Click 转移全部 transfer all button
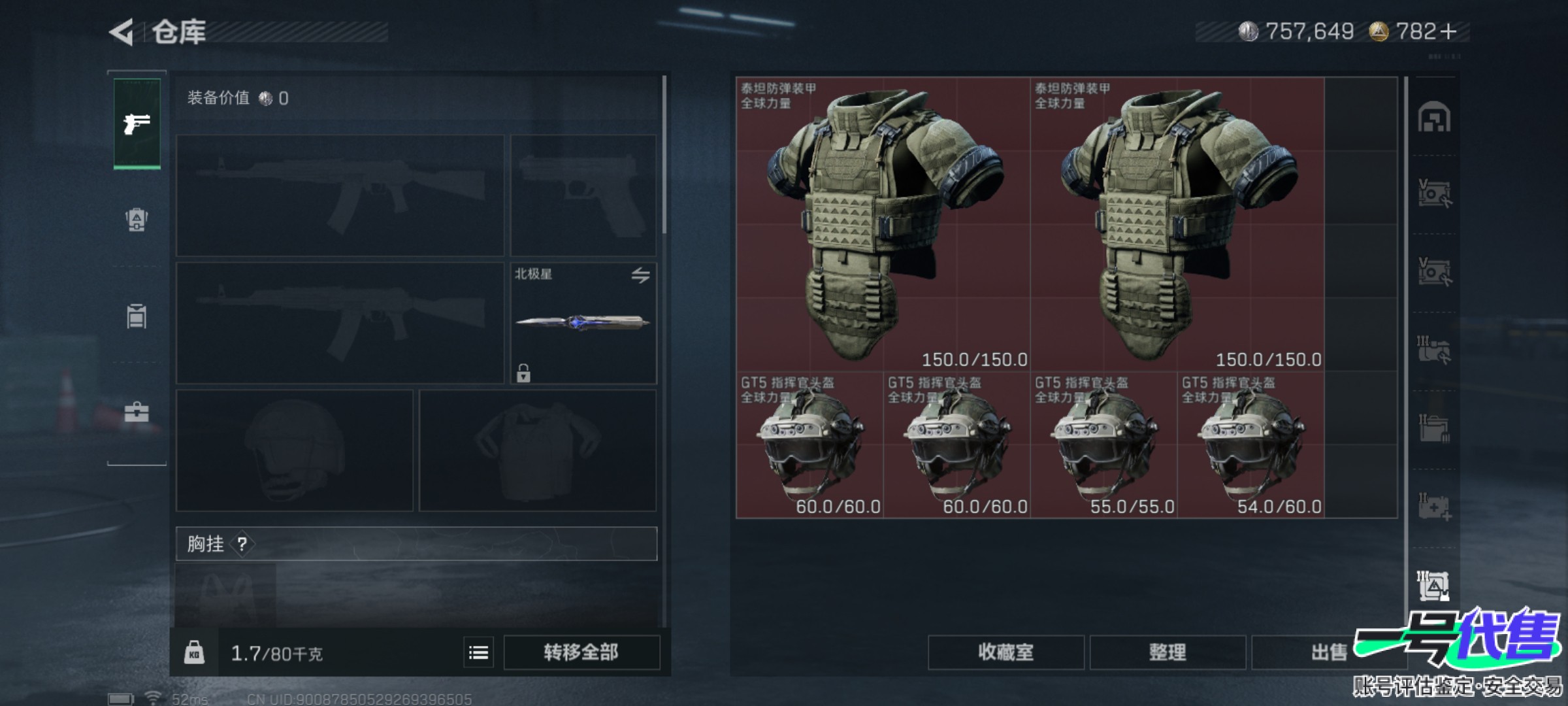Image resolution: width=1568 pixels, height=706 pixels. pos(581,652)
